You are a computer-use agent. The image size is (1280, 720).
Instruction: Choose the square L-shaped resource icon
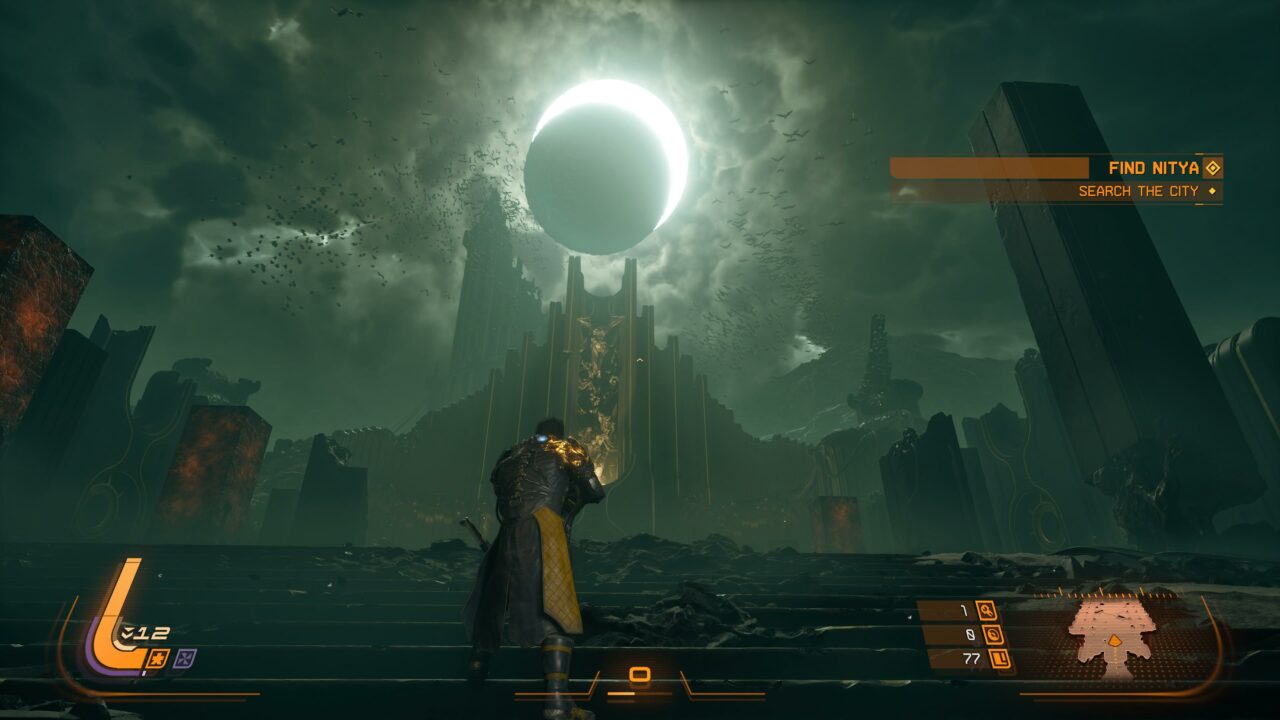[x=999, y=658]
